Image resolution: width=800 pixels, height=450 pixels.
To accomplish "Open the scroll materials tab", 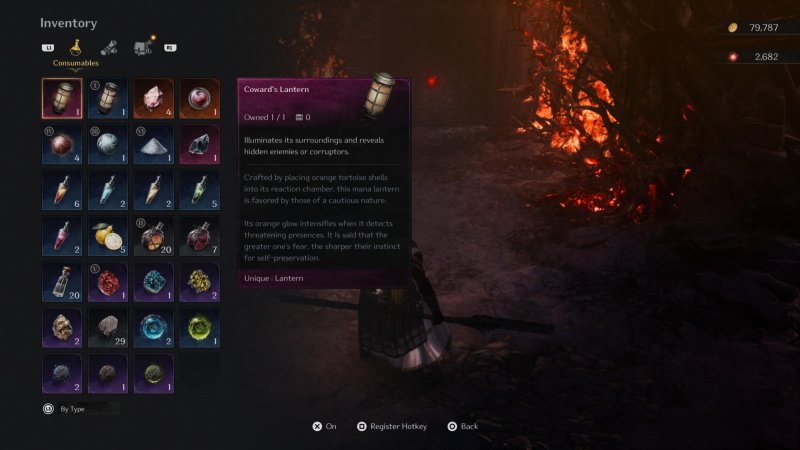I will point(106,47).
